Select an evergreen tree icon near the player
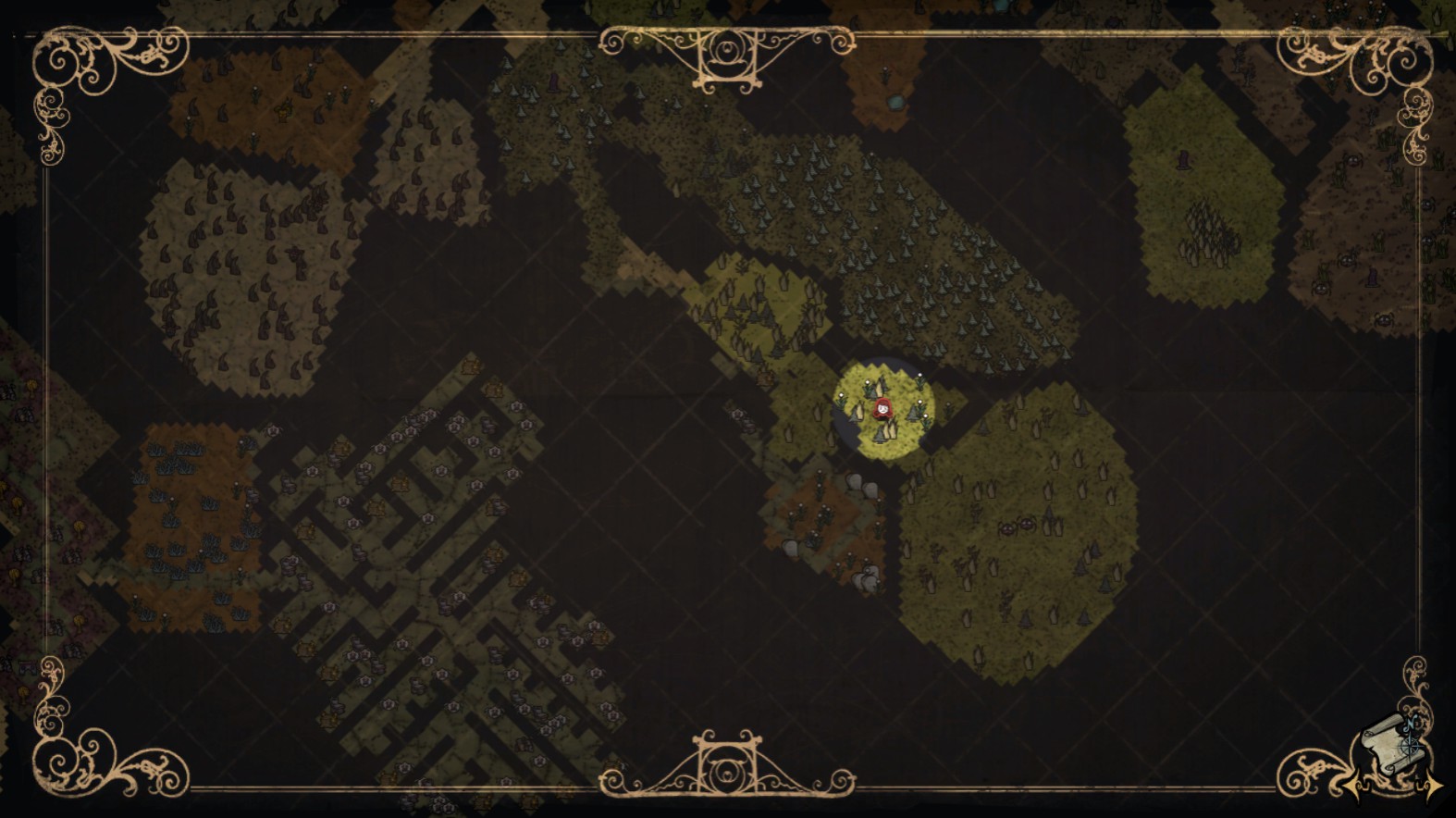This screenshot has height=818, width=1456. pyautogui.click(x=913, y=413)
